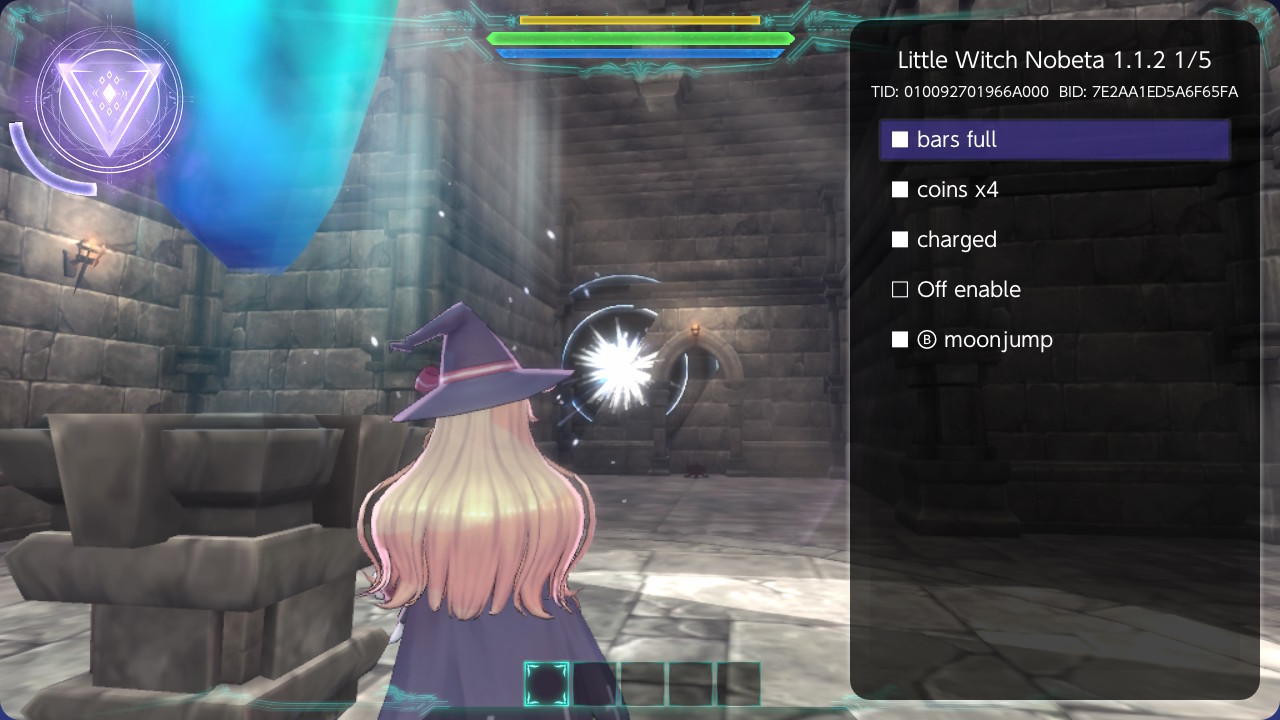
Task: Select the highlighted bars full menu entry
Action: 1055,140
